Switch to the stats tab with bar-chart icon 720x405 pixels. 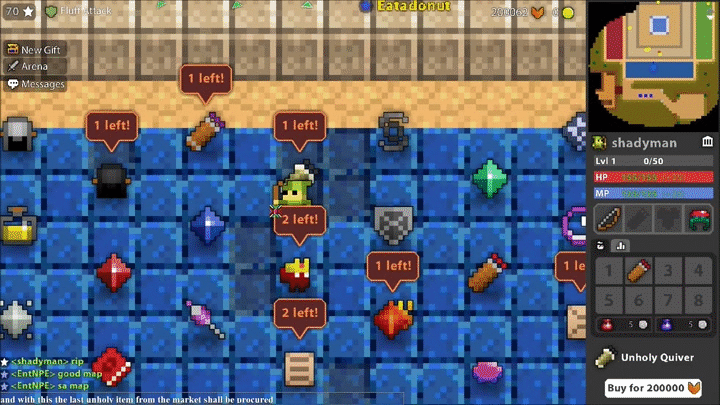pyautogui.click(x=620, y=246)
